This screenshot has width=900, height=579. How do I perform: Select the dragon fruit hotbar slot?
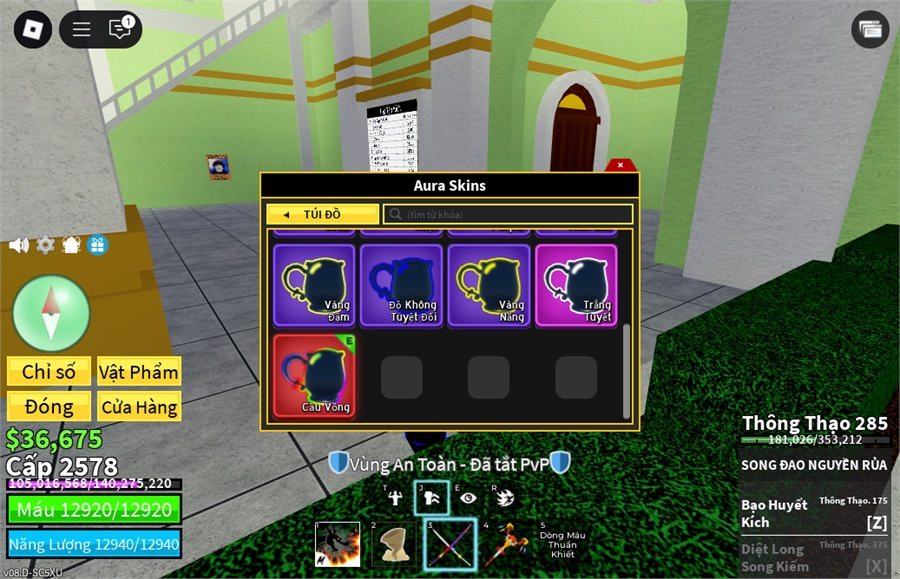[x=338, y=545]
